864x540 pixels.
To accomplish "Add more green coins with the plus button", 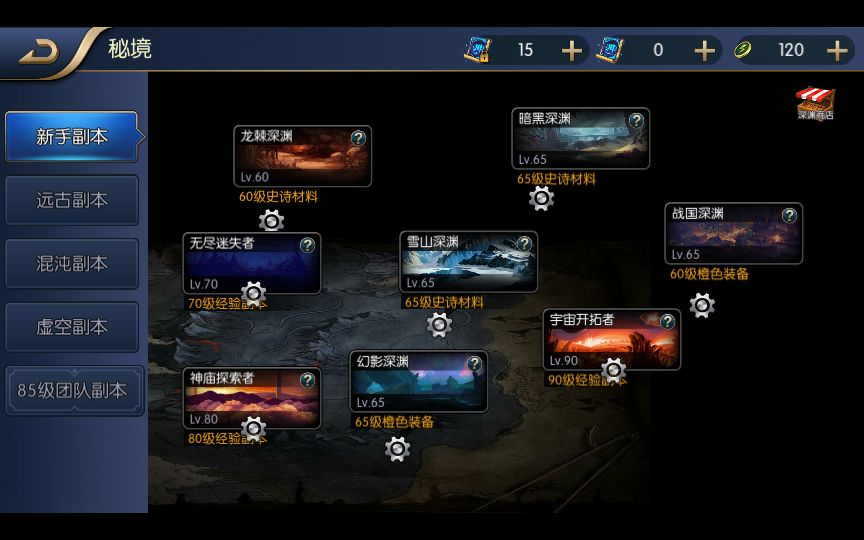I will 838,50.
